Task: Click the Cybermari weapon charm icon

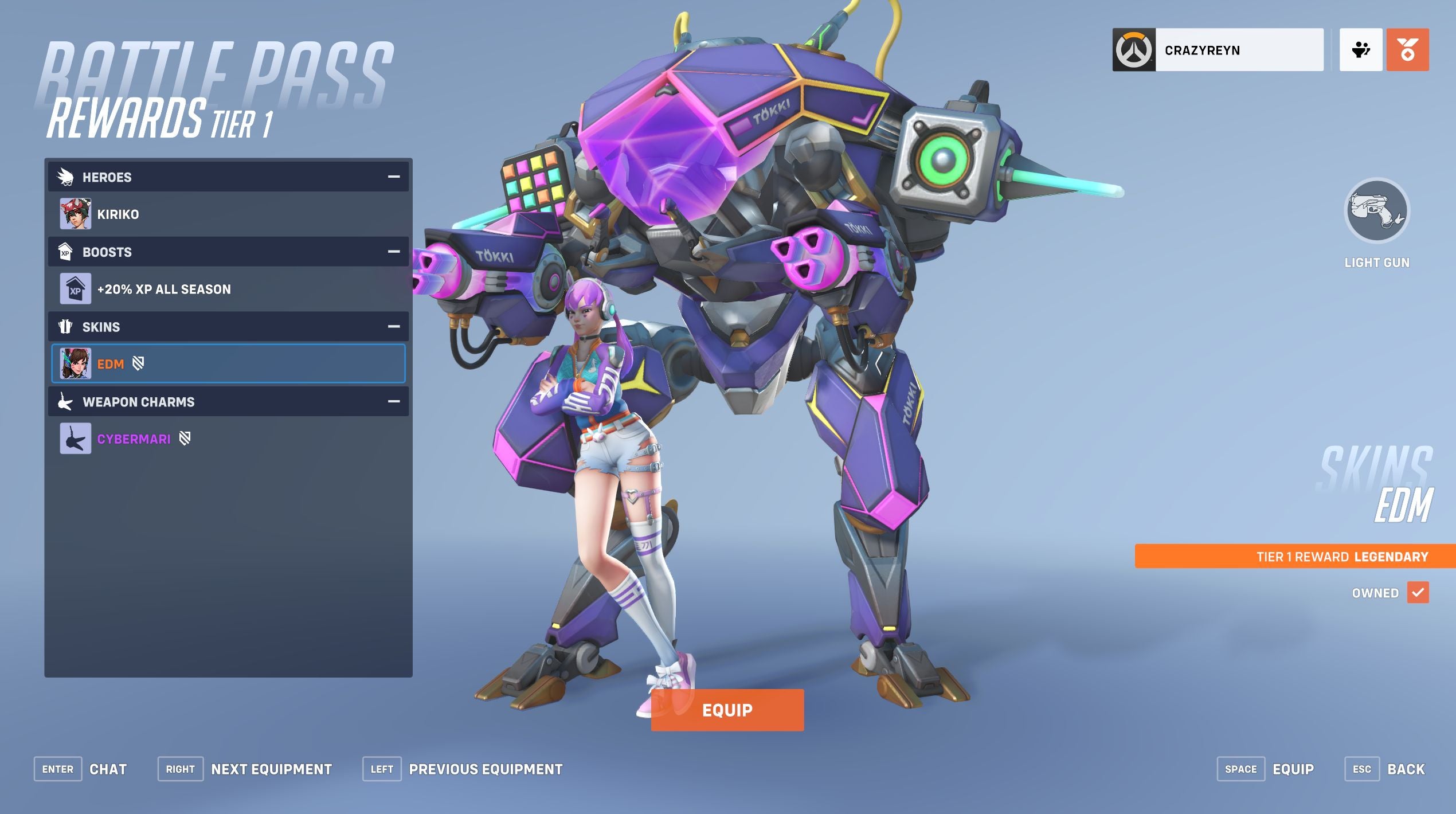Action: [75, 439]
